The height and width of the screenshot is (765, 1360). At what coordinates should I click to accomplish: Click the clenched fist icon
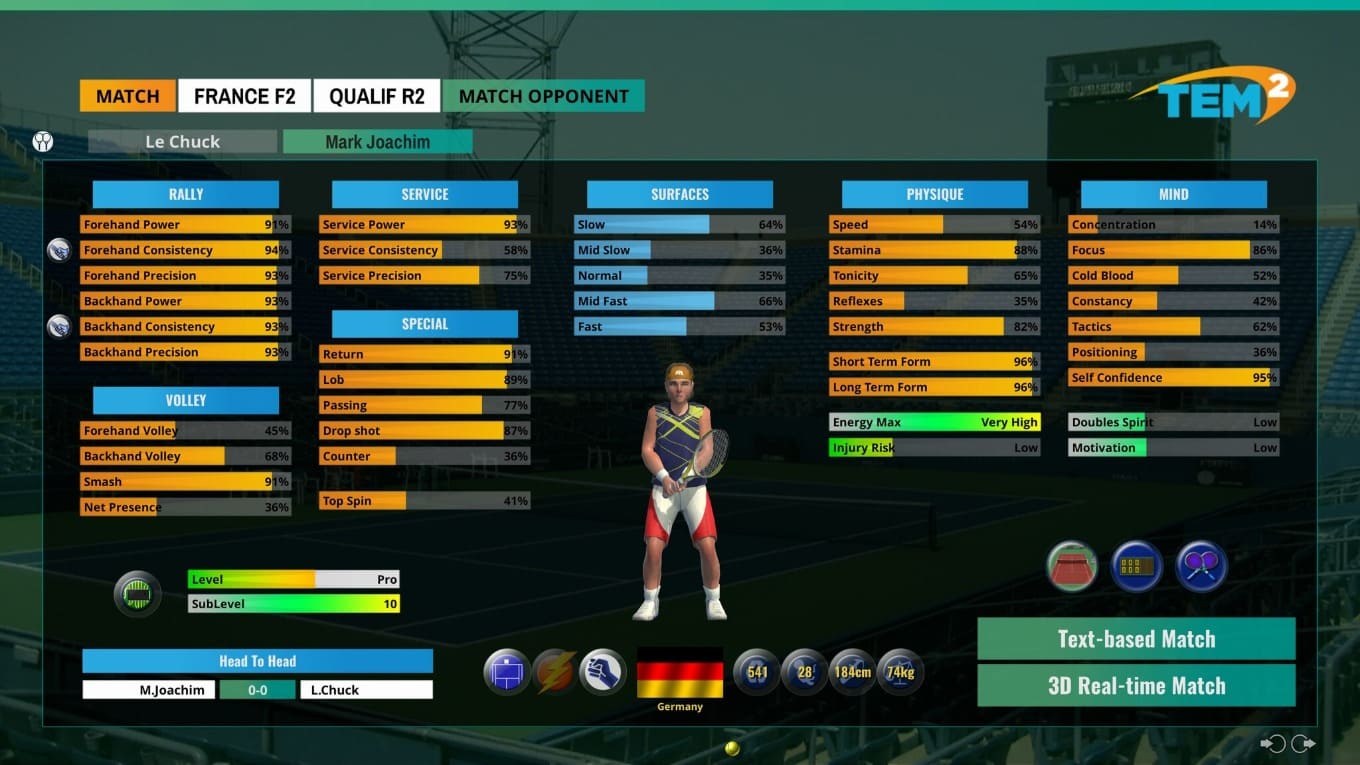(603, 671)
